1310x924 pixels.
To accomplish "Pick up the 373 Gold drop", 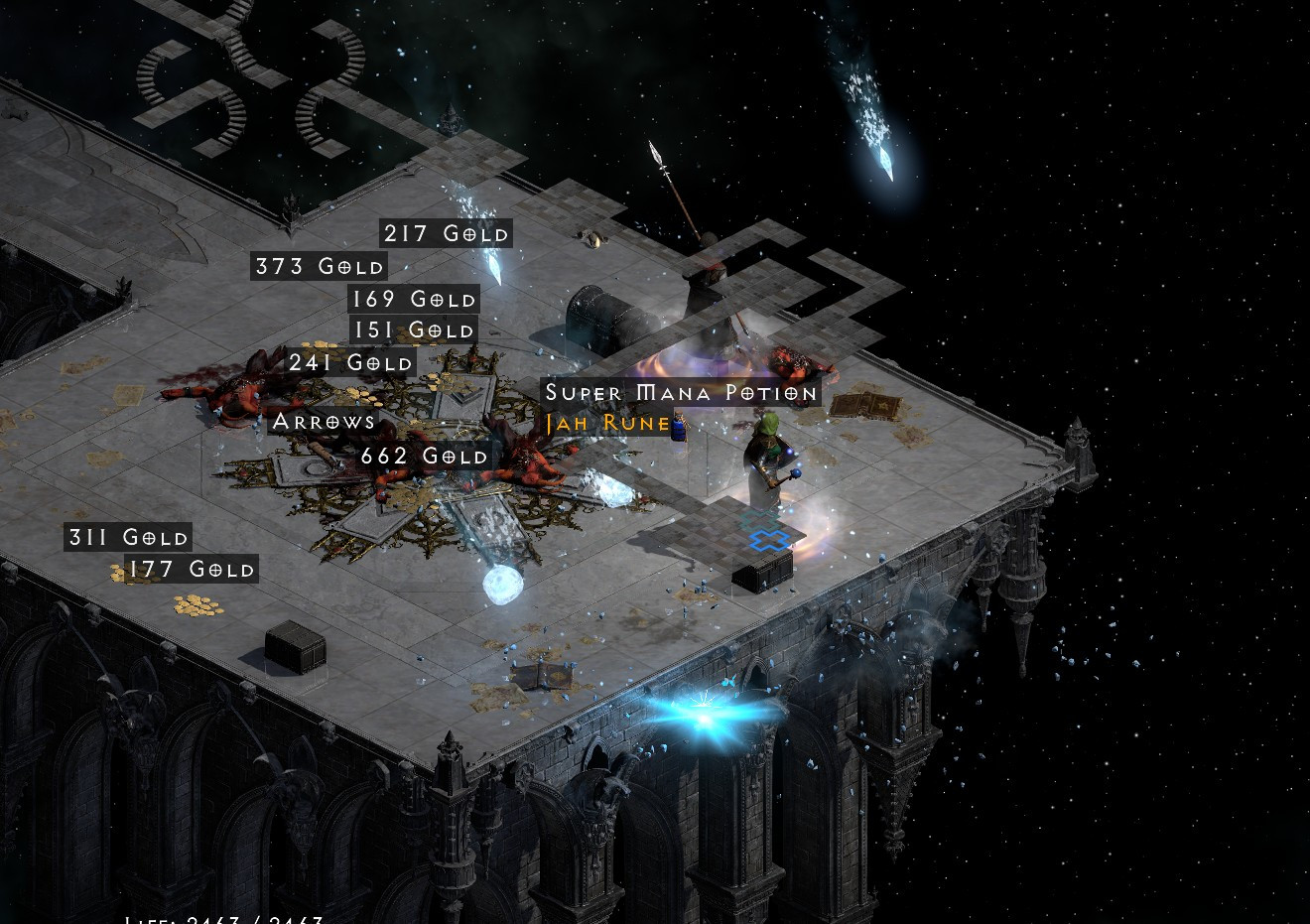I will 319,266.
